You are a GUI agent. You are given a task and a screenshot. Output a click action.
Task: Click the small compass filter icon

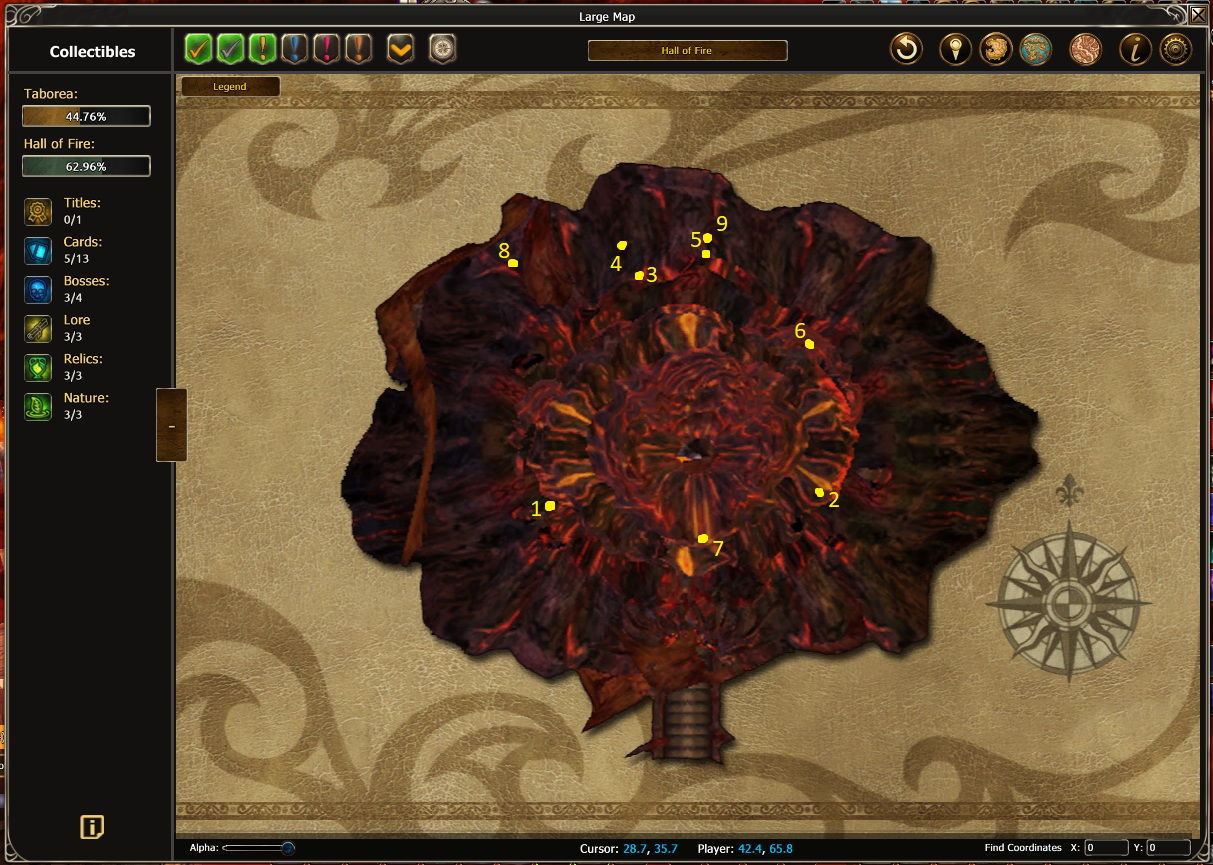click(442, 48)
